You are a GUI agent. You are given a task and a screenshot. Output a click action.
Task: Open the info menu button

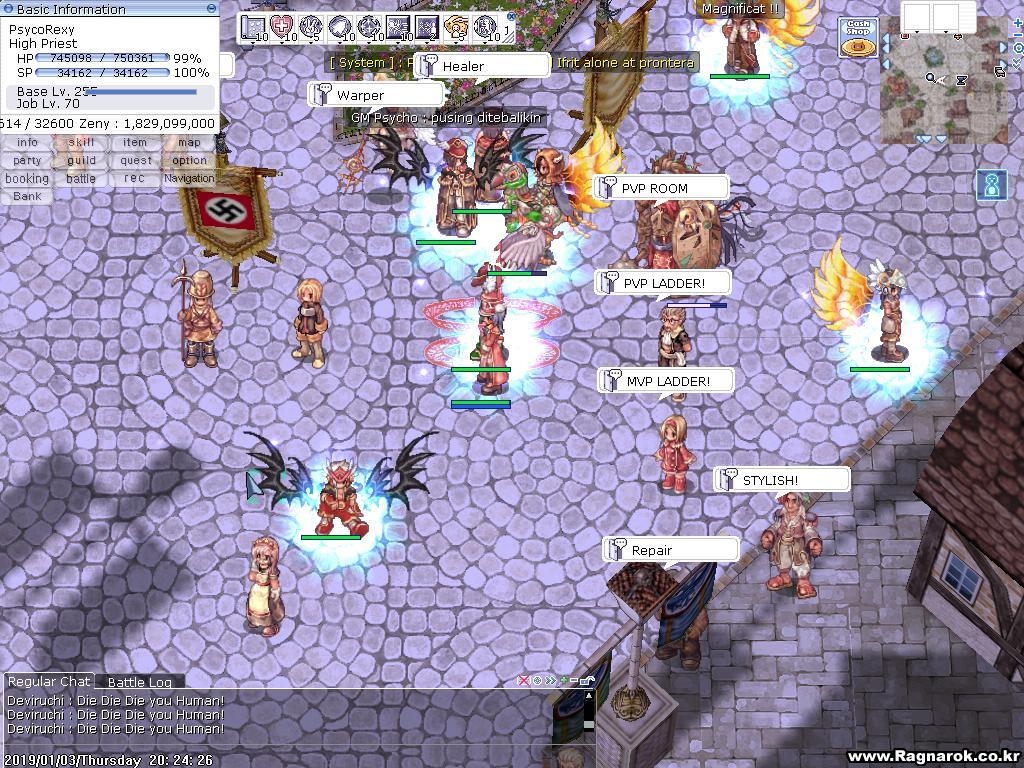(x=27, y=142)
